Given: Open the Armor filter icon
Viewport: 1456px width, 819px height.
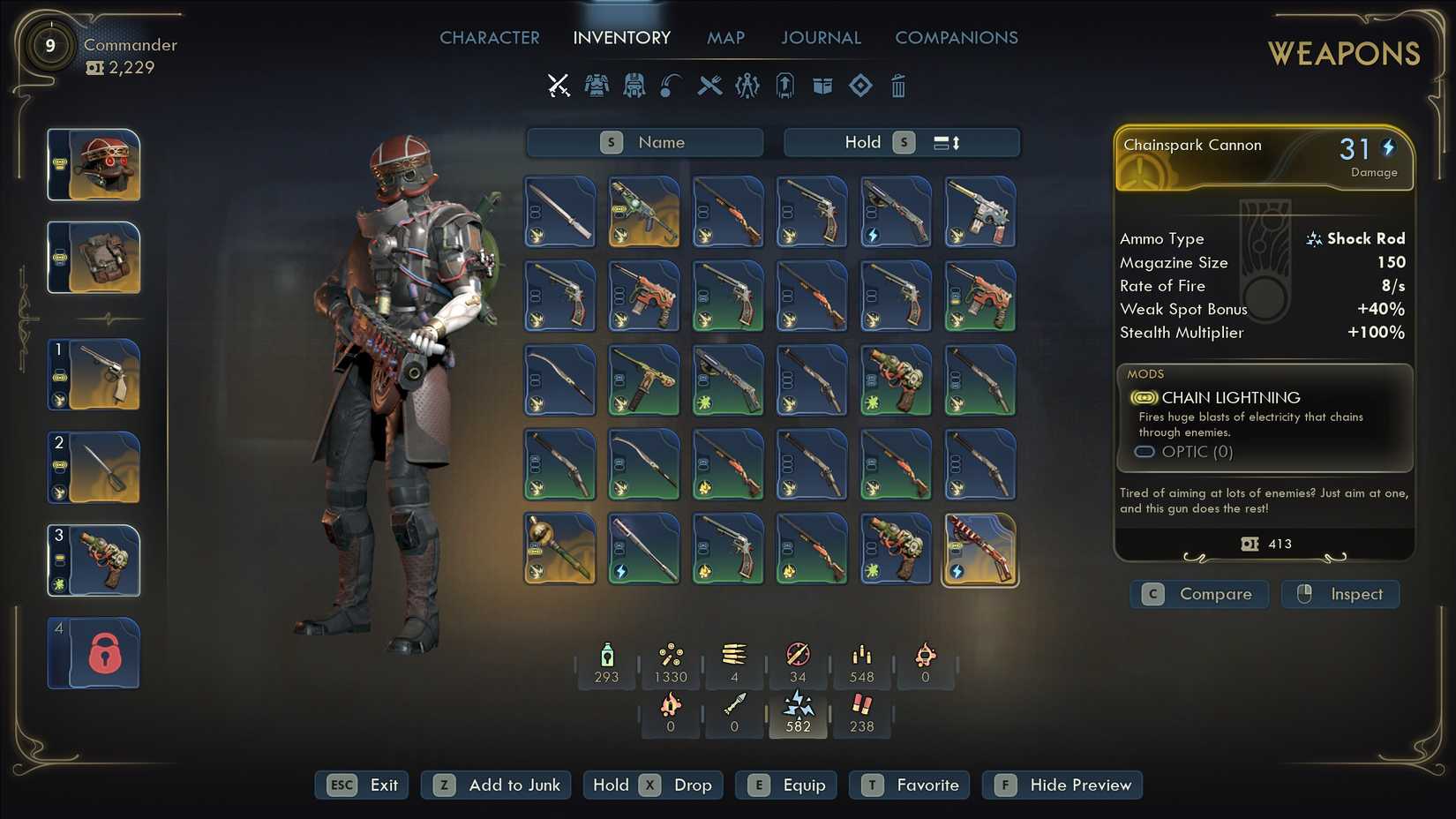Looking at the screenshot, I should [597, 86].
